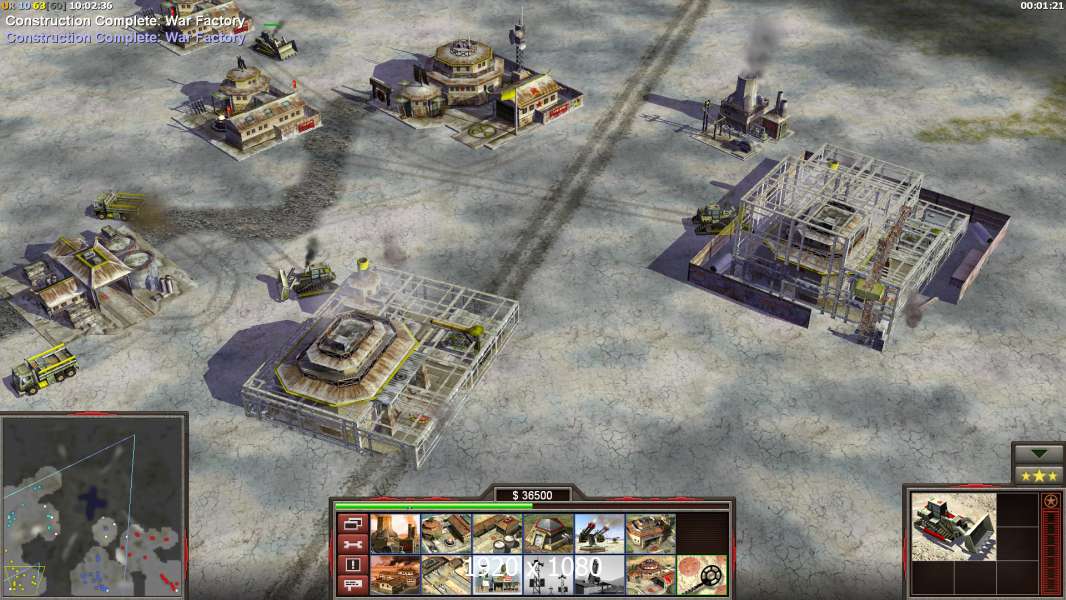The width and height of the screenshot is (1066, 600).
Task: Collapse the panel with the down-arrow button
Action: click(x=1038, y=454)
